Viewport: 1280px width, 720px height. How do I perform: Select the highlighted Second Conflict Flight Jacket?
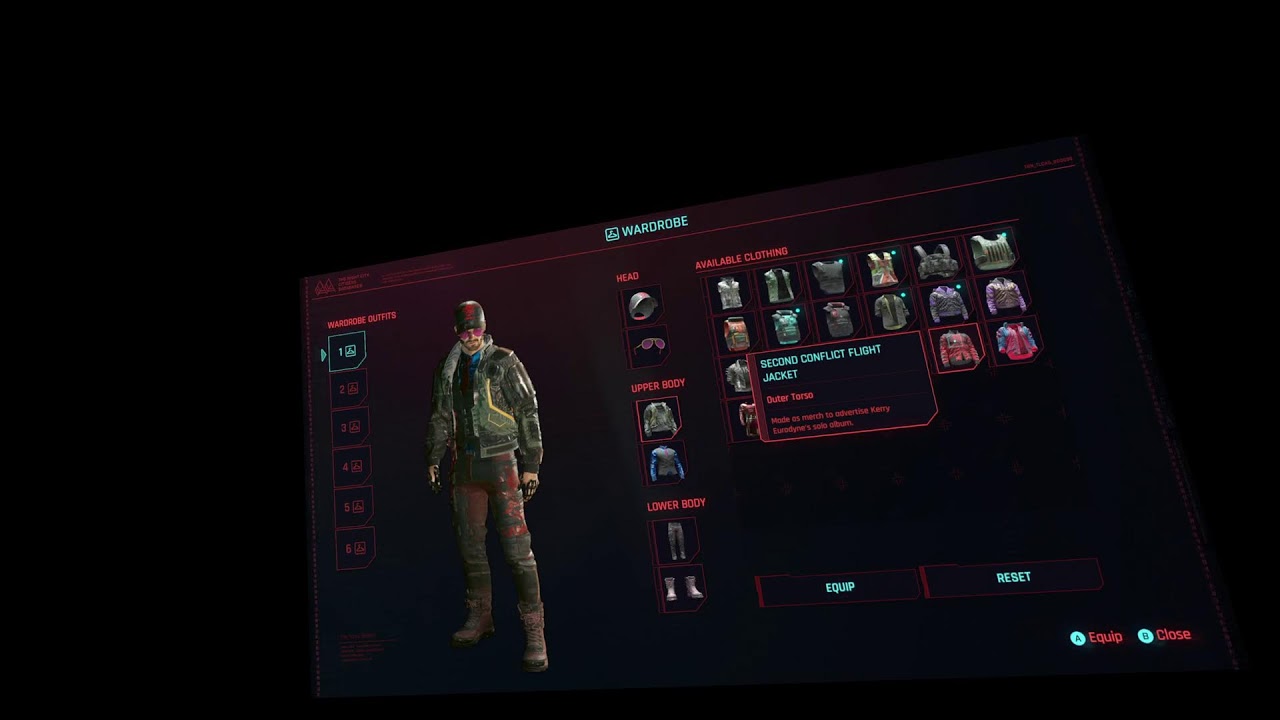coord(957,349)
